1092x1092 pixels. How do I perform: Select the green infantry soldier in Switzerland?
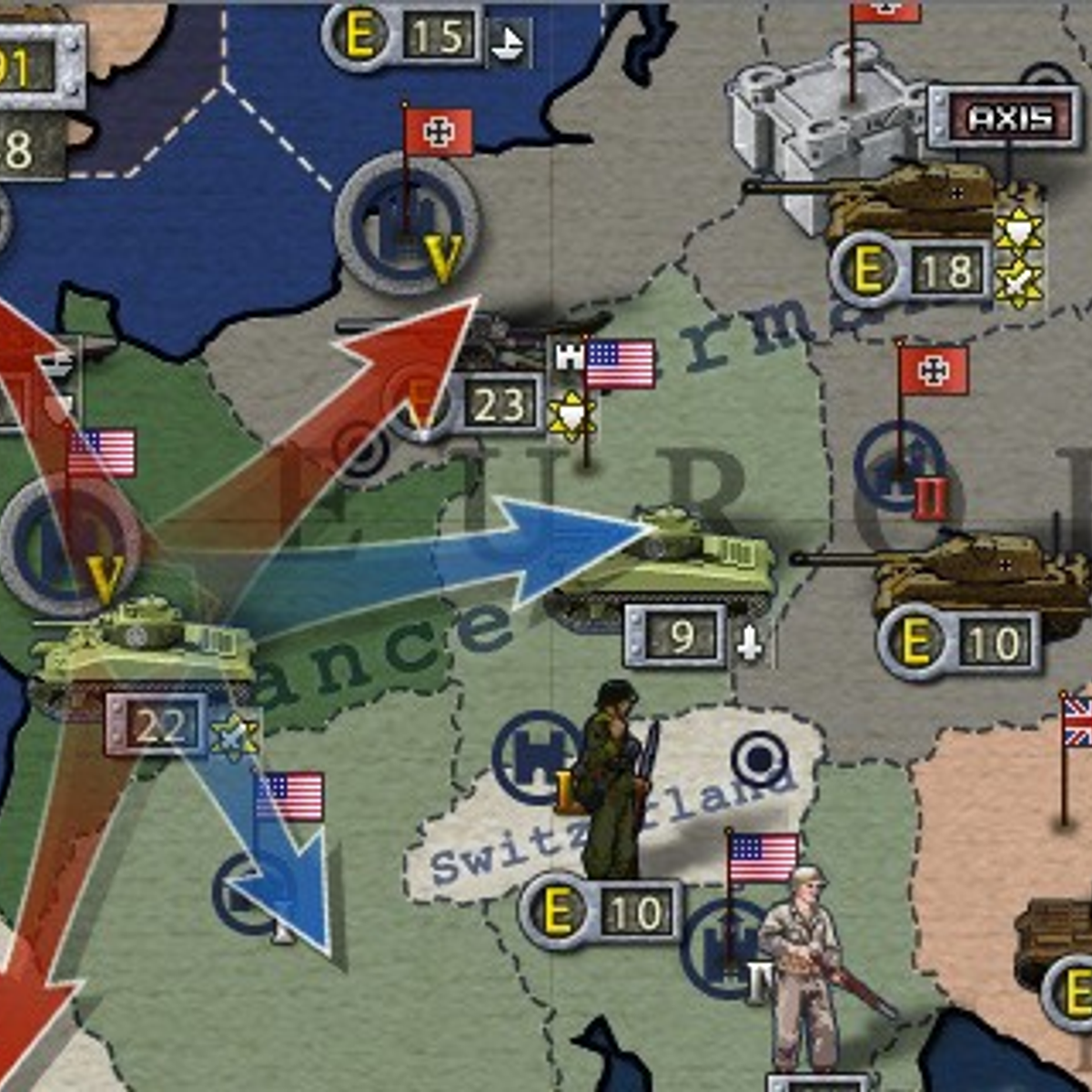click(x=612, y=783)
